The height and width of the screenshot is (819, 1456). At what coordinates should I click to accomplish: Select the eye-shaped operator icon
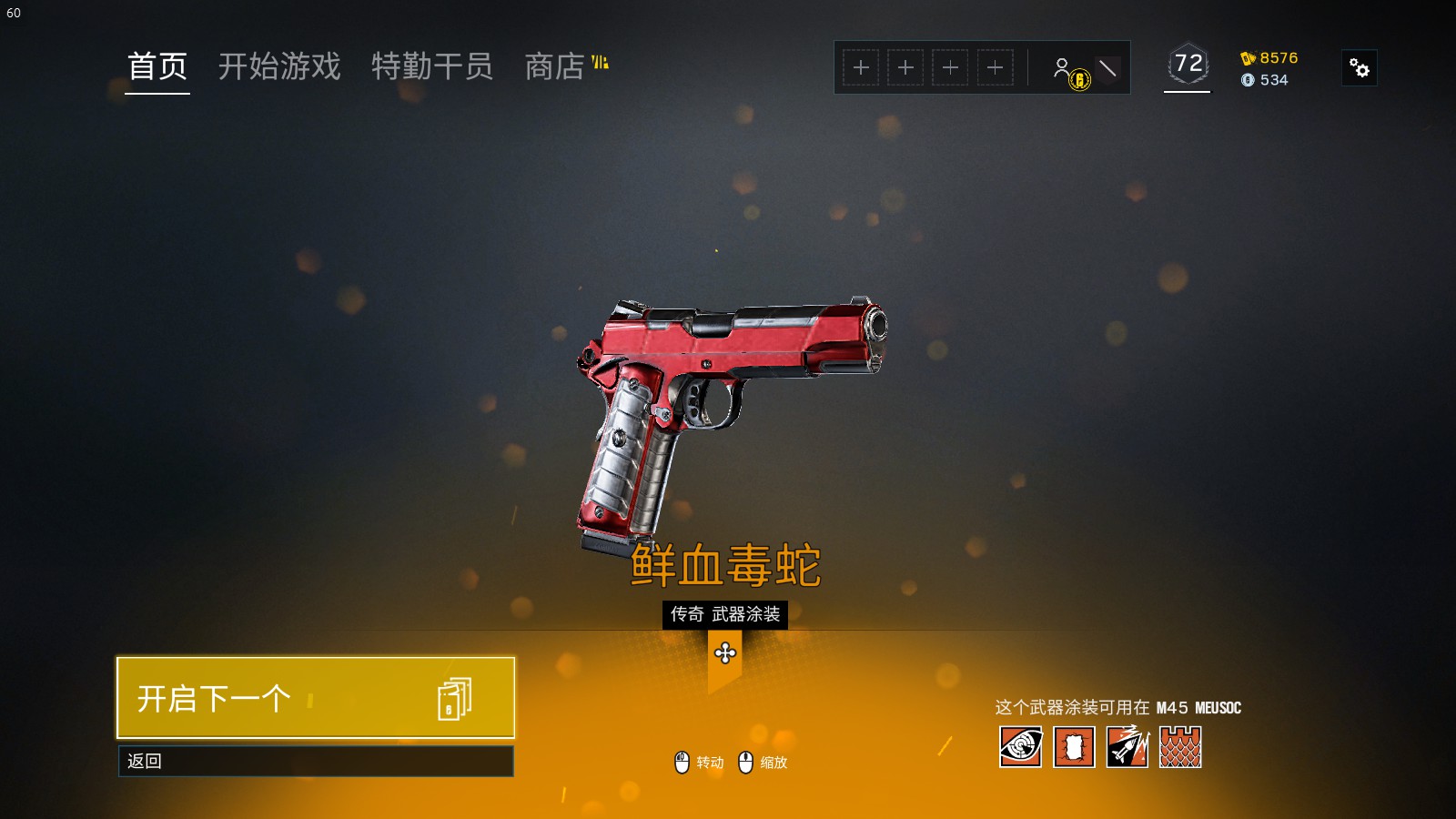click(x=1020, y=747)
